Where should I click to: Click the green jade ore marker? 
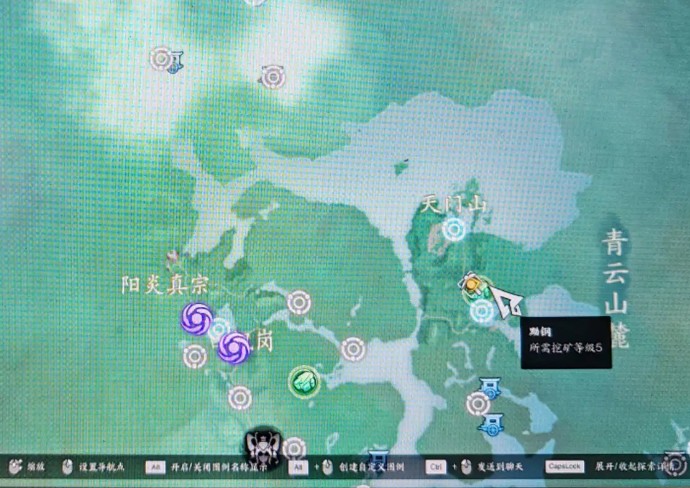(x=303, y=381)
